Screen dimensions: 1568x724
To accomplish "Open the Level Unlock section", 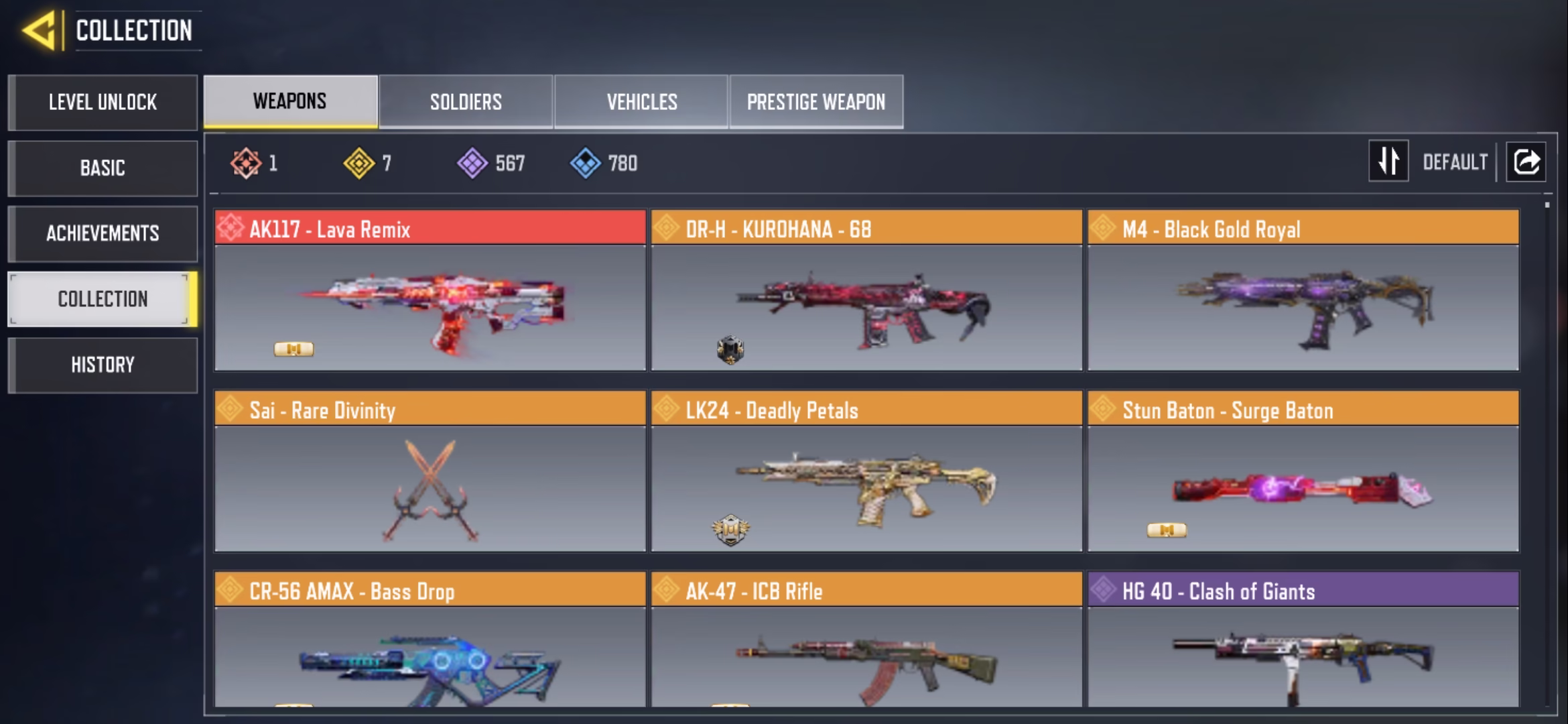I will [x=103, y=103].
